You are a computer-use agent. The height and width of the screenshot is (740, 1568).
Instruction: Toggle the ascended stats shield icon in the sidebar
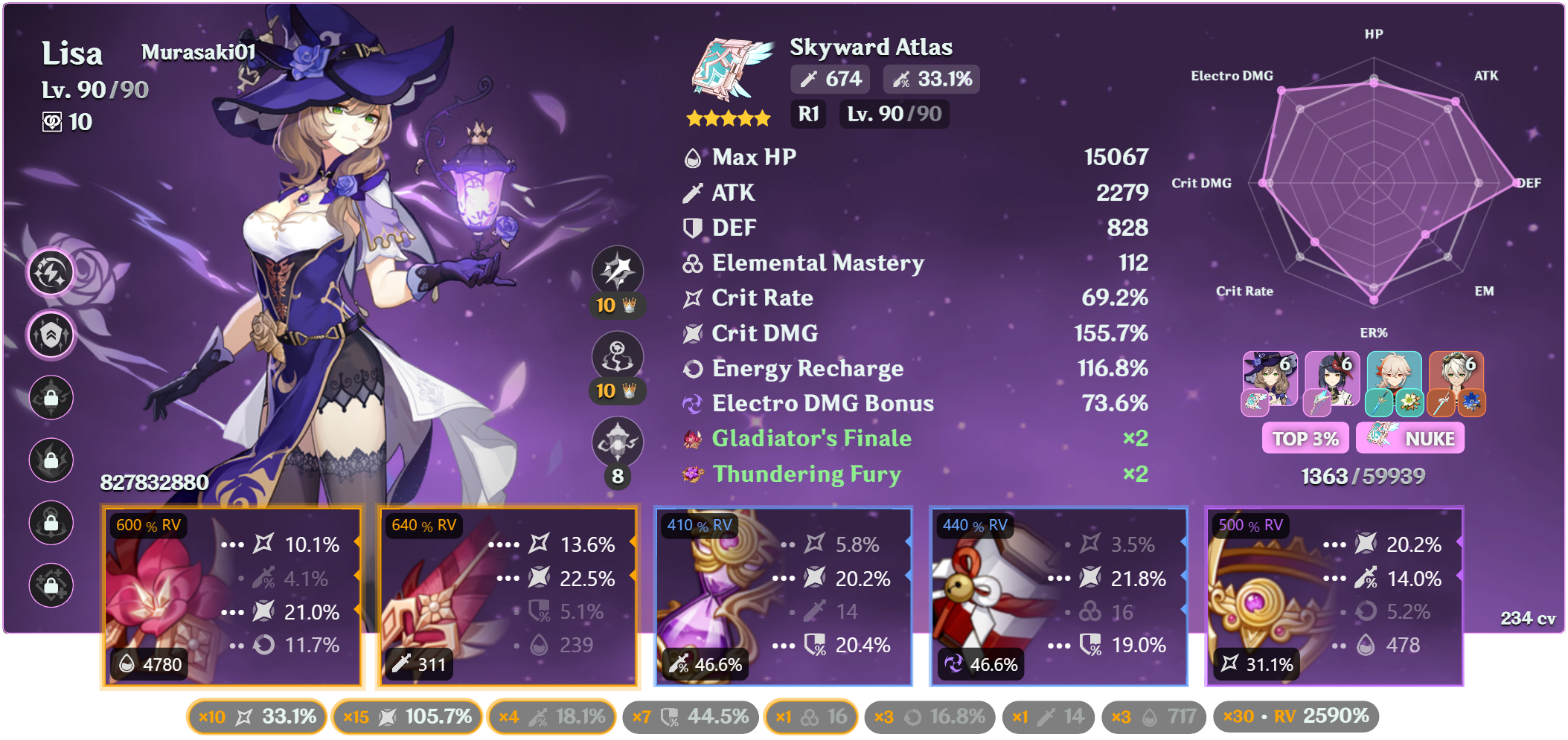(51, 335)
